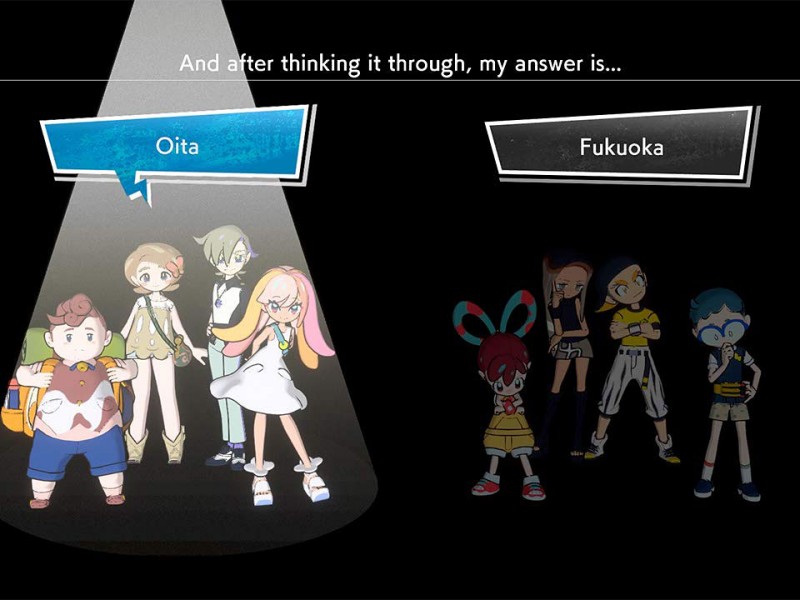Choose the Oita answer
The height and width of the screenshot is (600, 800).
point(176,146)
